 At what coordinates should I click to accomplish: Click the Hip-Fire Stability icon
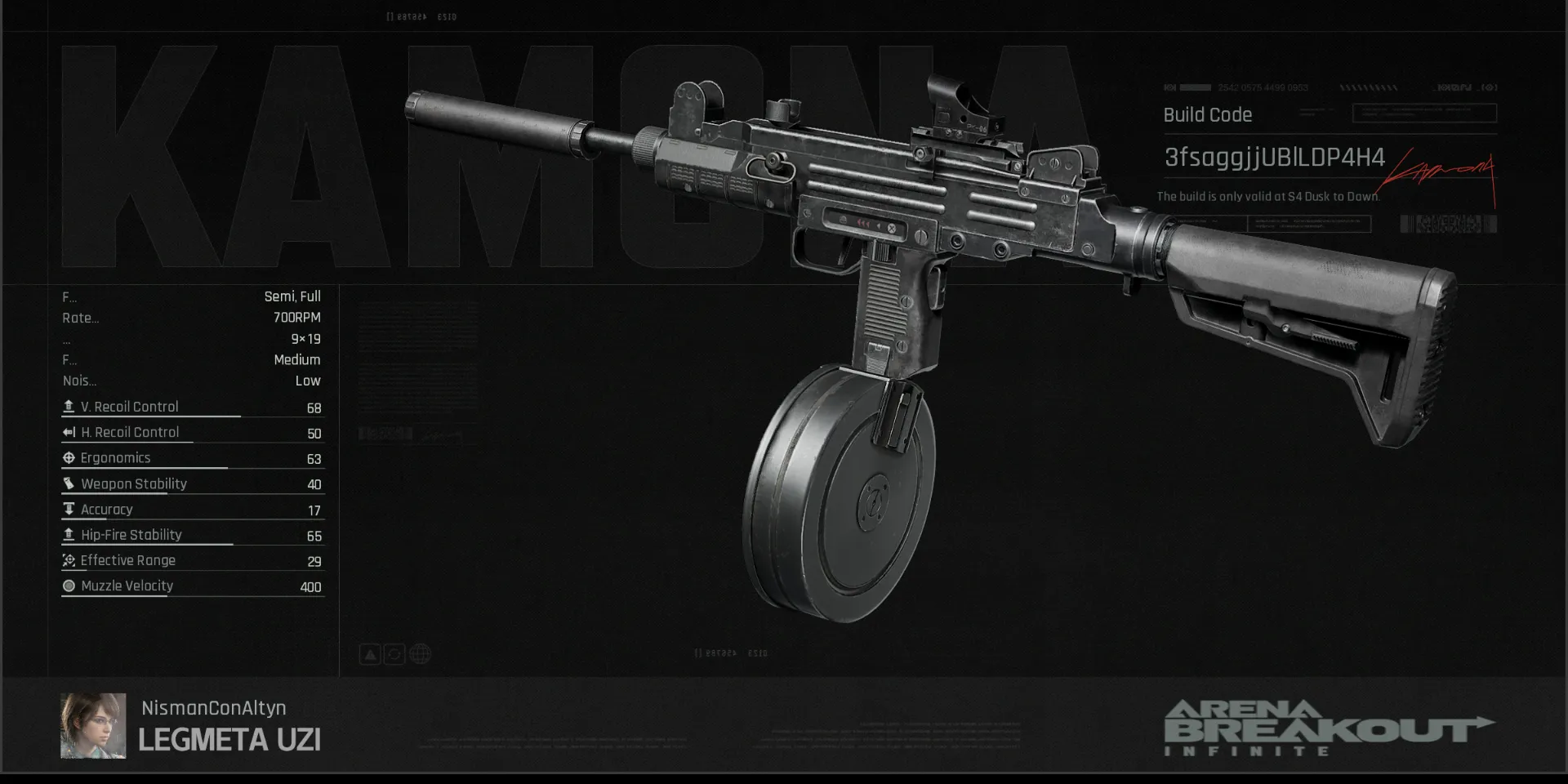pyautogui.click(x=69, y=535)
